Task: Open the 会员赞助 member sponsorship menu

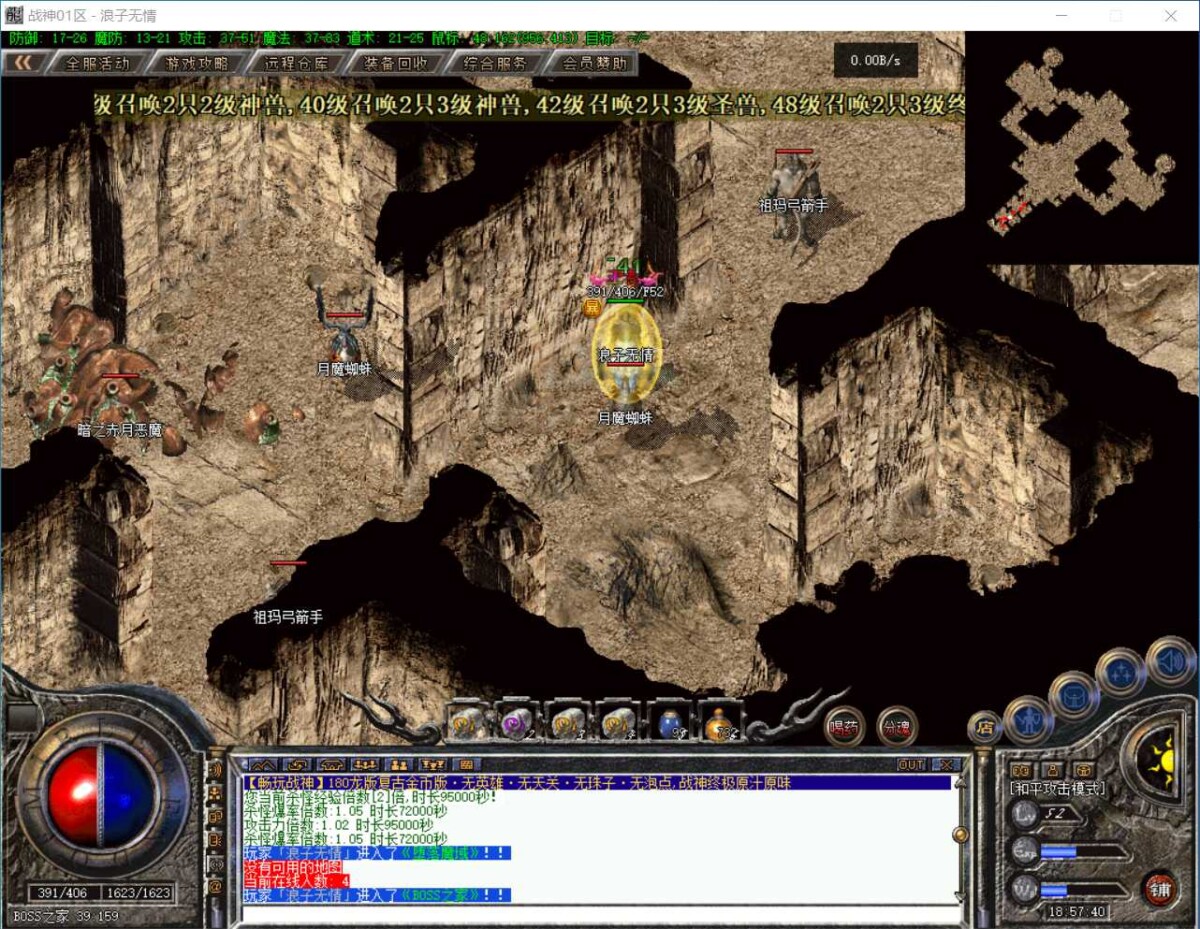Action: click(595, 63)
